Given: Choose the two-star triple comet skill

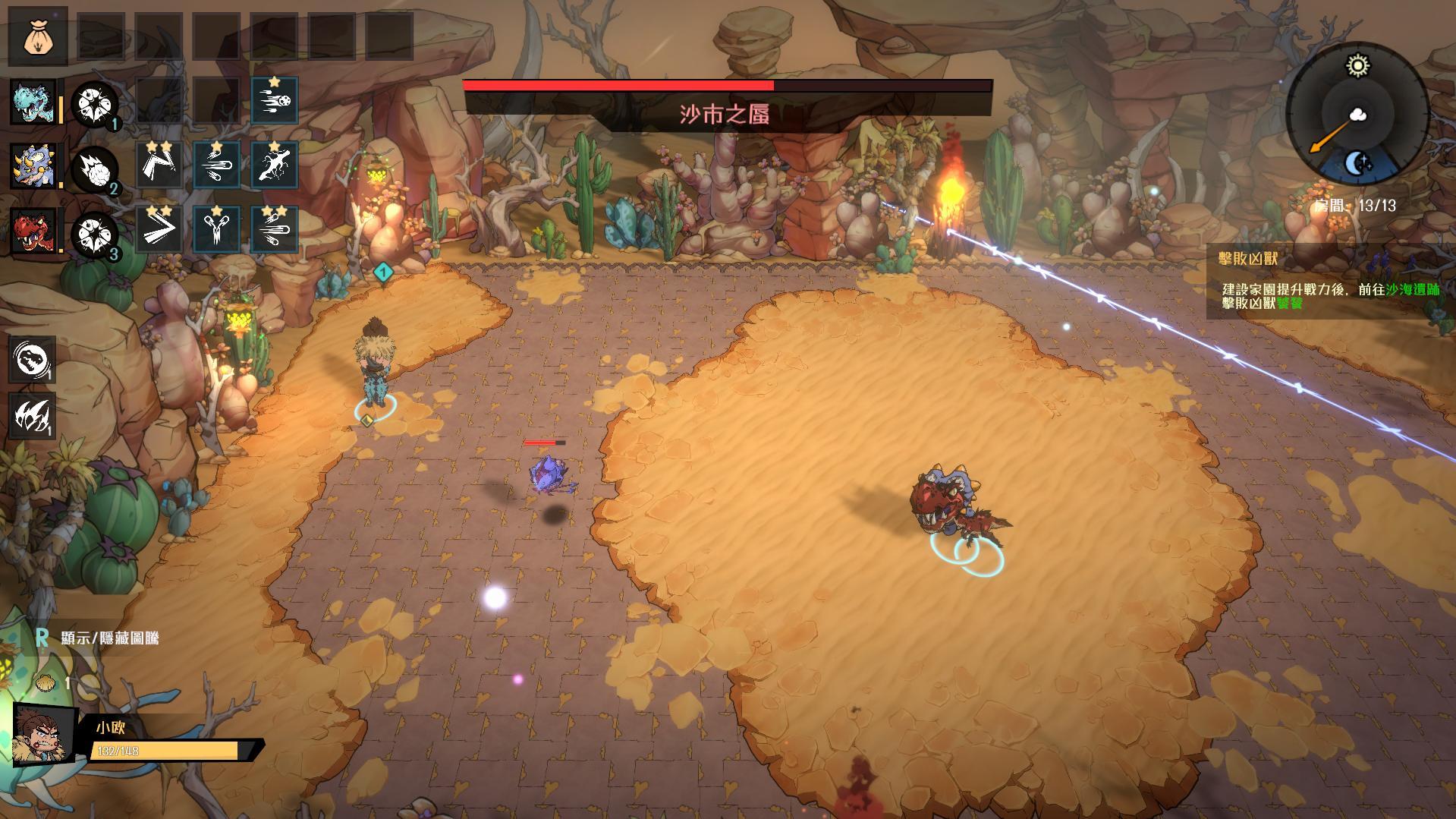Looking at the screenshot, I should pyautogui.click(x=274, y=229).
